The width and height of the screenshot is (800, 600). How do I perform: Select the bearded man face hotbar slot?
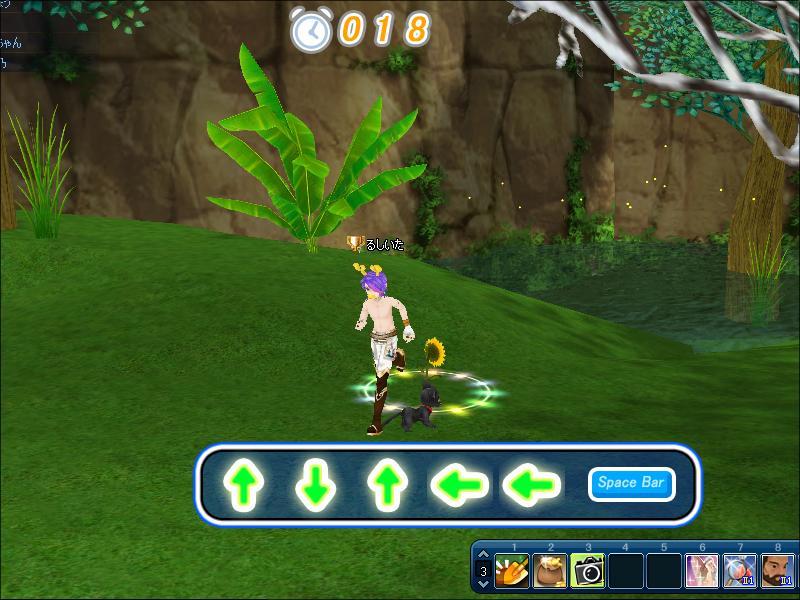[778, 571]
